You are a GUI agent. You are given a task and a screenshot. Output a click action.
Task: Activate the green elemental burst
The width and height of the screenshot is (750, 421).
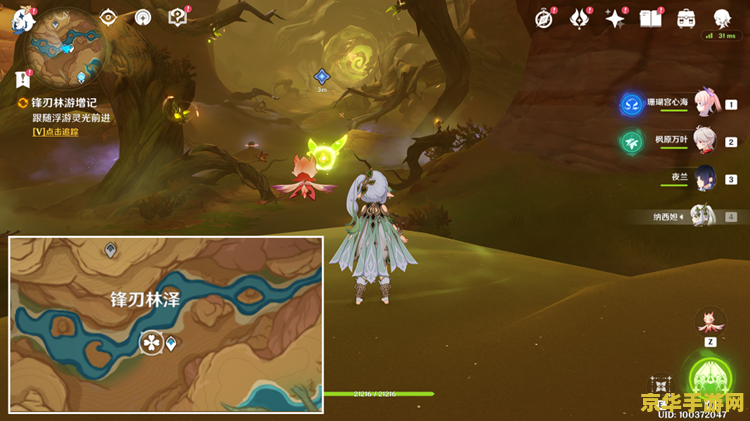[710, 378]
